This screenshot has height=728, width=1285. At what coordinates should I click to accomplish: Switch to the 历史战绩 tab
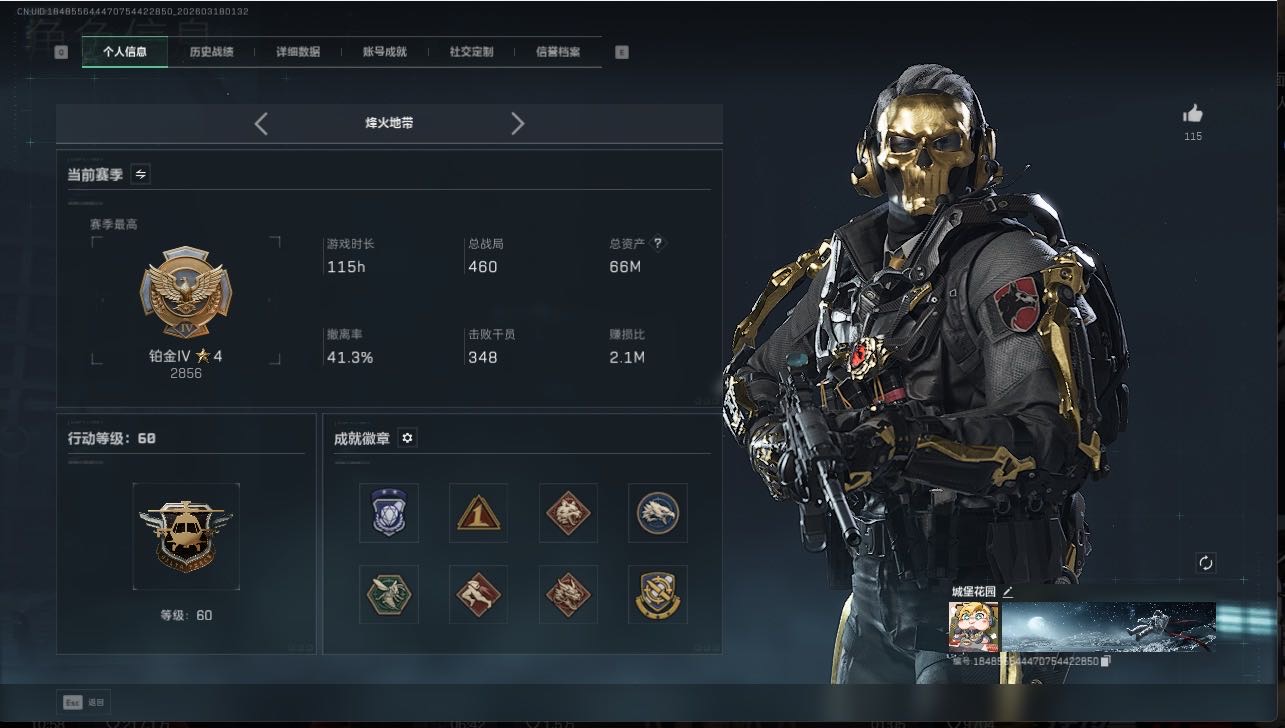point(211,52)
